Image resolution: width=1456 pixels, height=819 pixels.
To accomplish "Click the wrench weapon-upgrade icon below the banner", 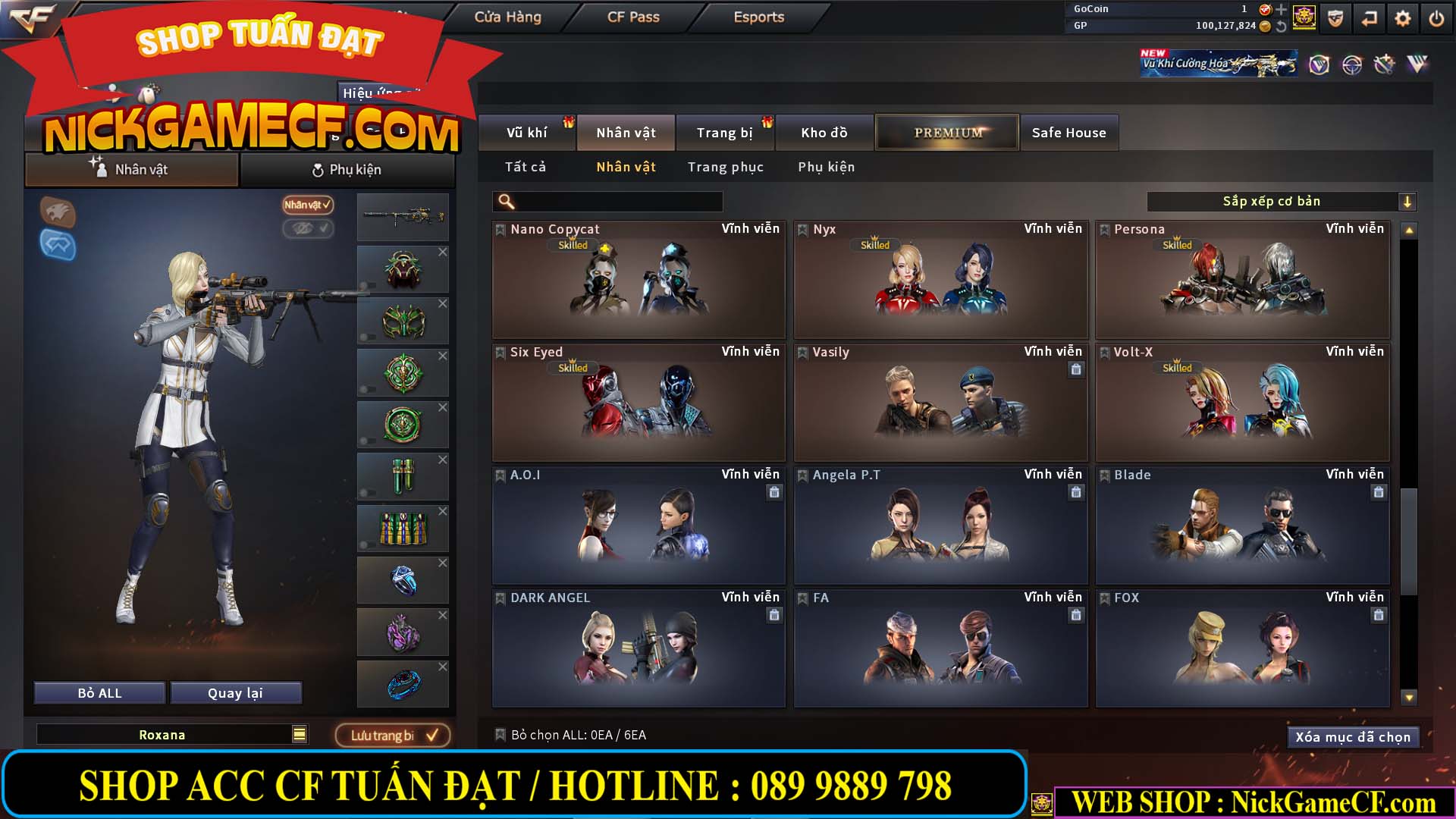I will [1385, 65].
